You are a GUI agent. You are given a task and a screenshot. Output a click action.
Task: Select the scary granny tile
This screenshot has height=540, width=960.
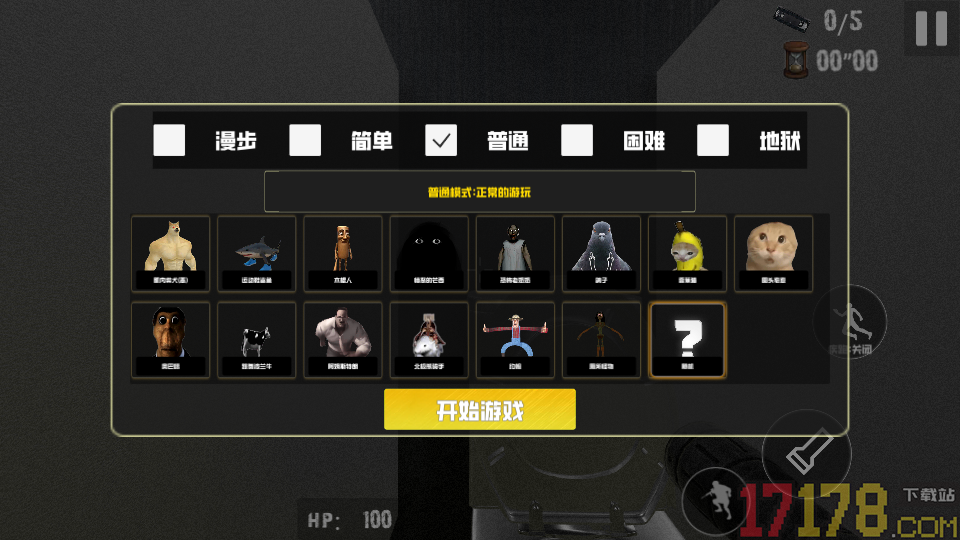pyautogui.click(x=515, y=253)
